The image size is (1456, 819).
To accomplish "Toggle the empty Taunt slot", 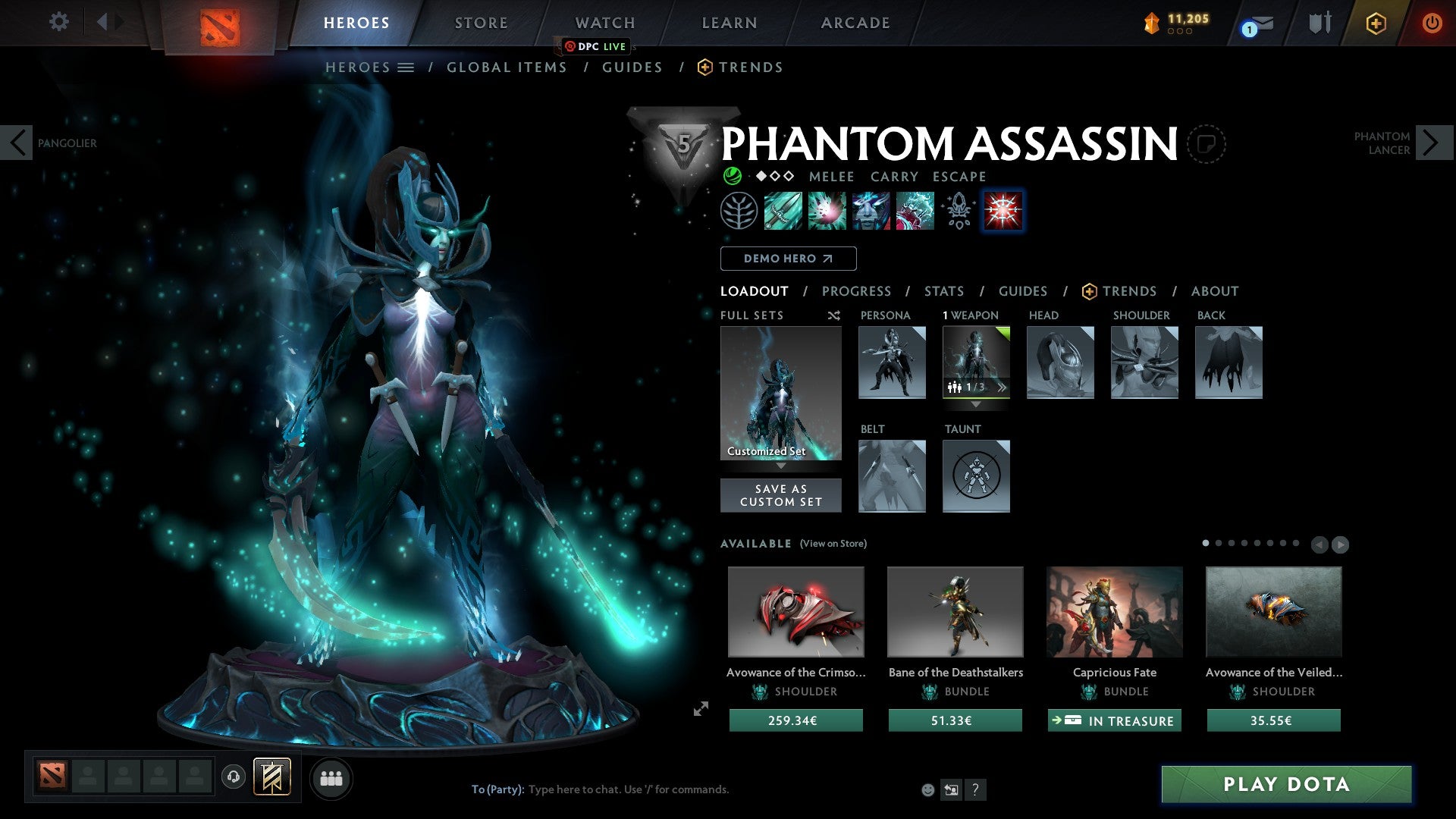I will point(976,476).
